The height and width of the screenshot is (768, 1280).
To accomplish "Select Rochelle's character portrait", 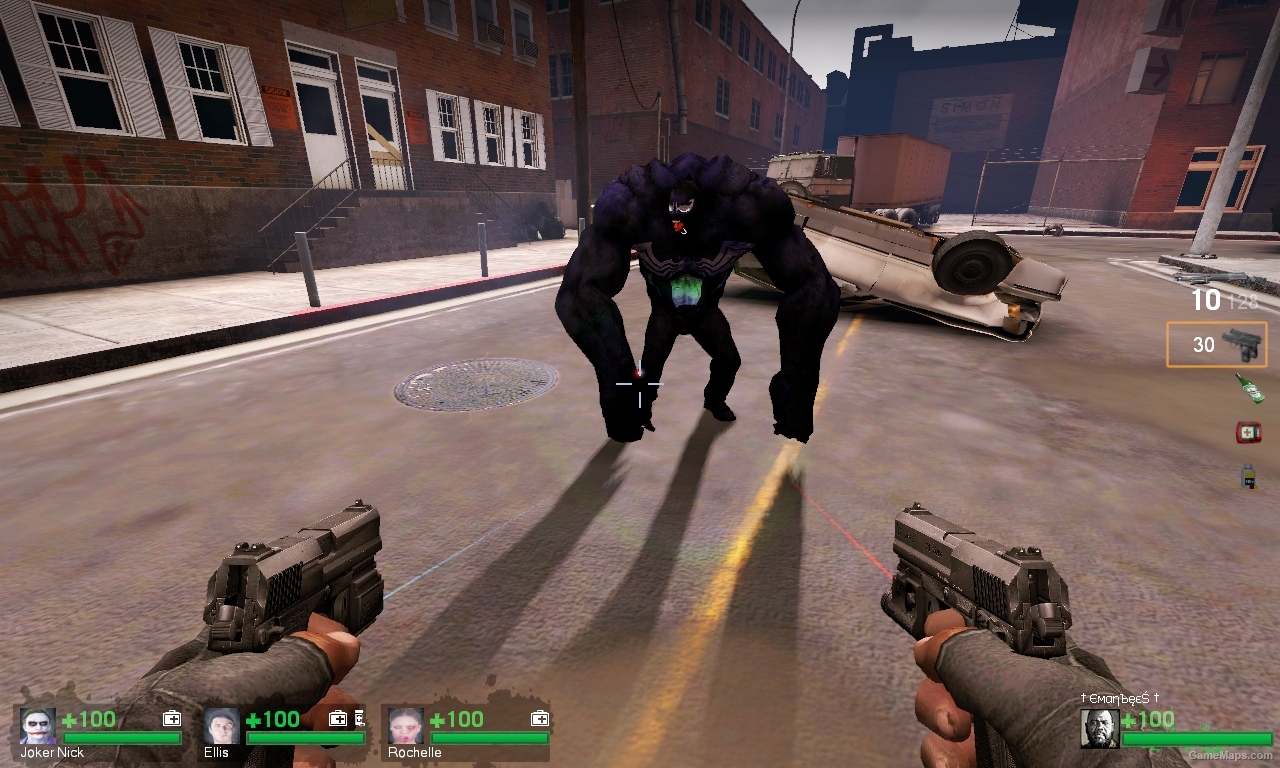I will 405,727.
